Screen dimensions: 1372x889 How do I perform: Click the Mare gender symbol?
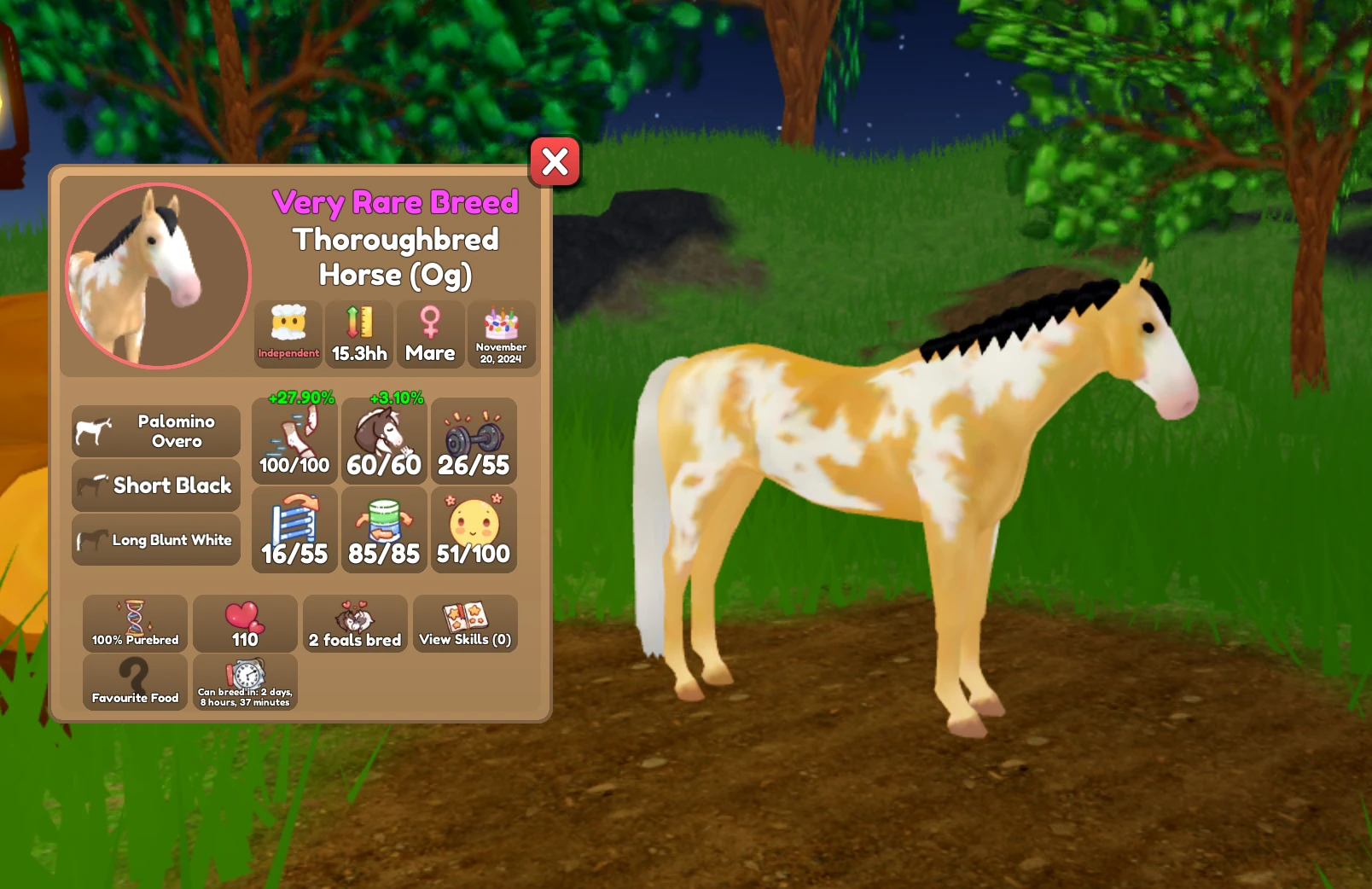(x=430, y=334)
